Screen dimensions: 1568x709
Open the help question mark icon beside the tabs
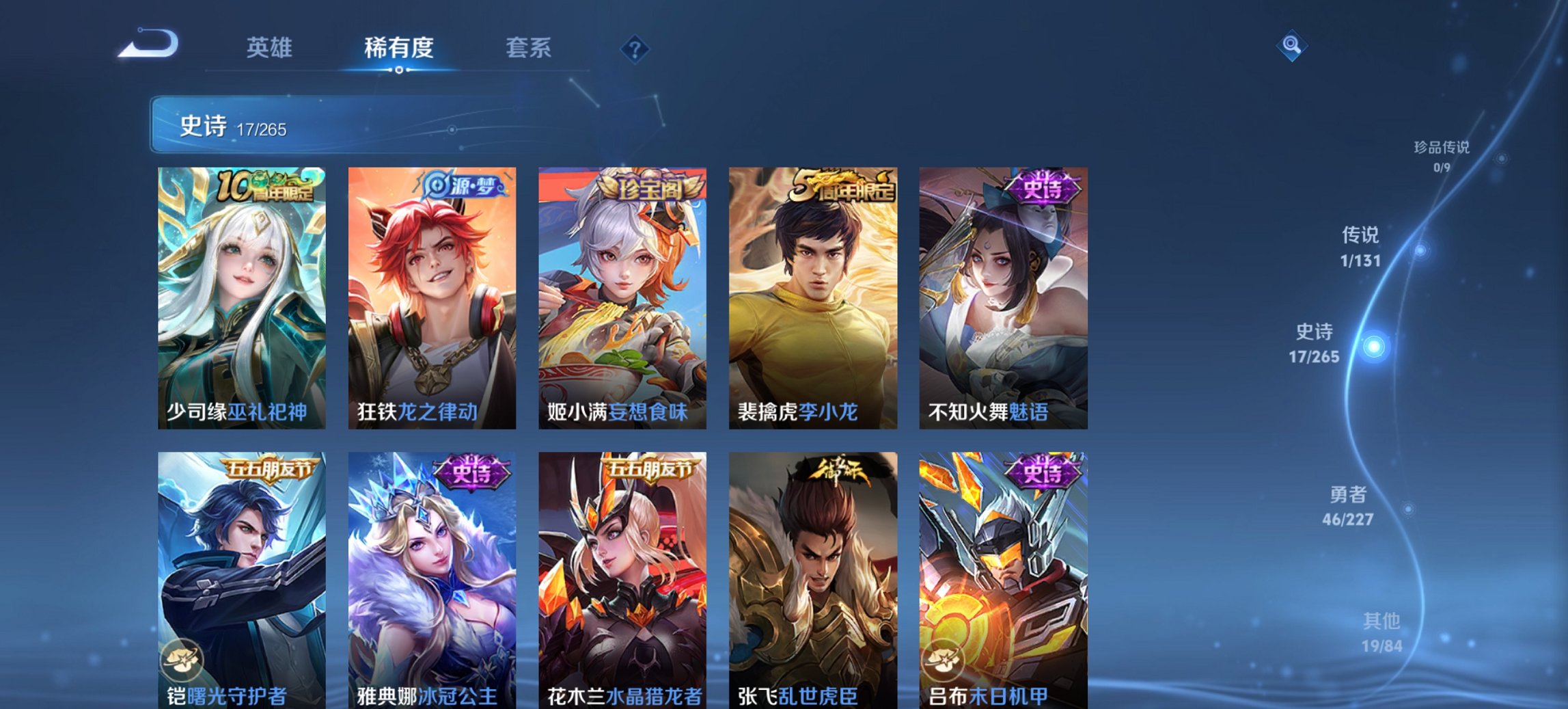pos(633,48)
